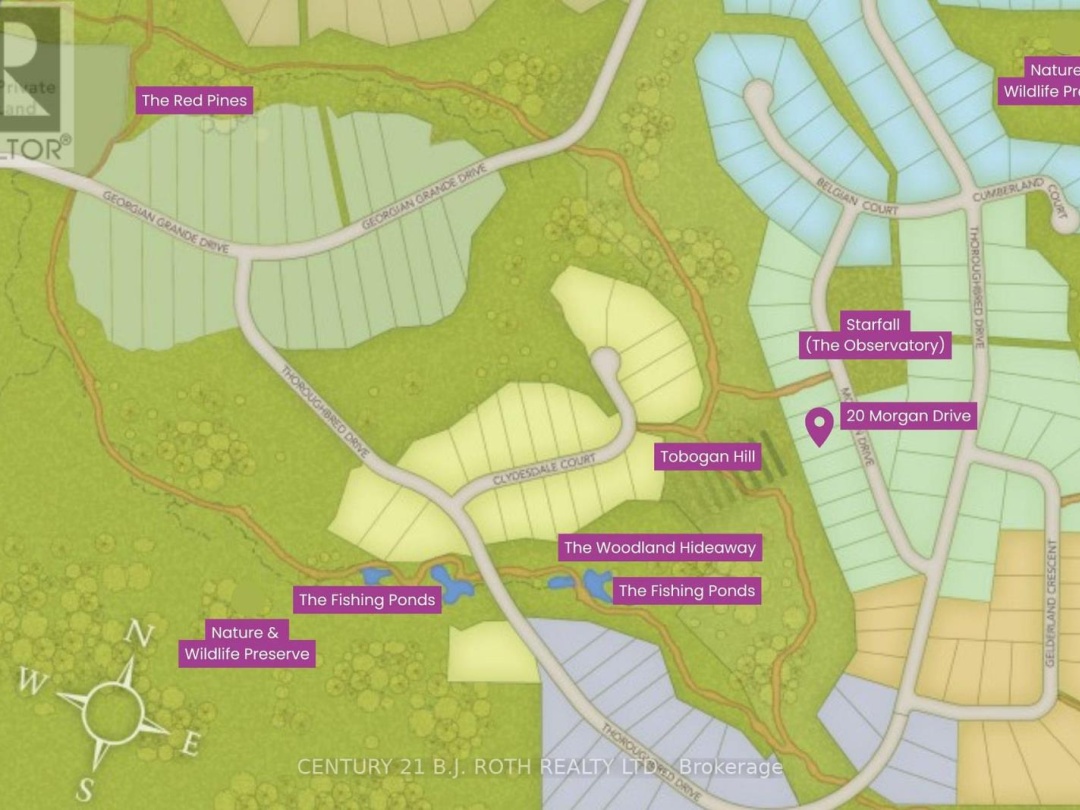Select the 20 Morgan Drive label
Viewport: 1080px width, 810px height.
point(906,416)
